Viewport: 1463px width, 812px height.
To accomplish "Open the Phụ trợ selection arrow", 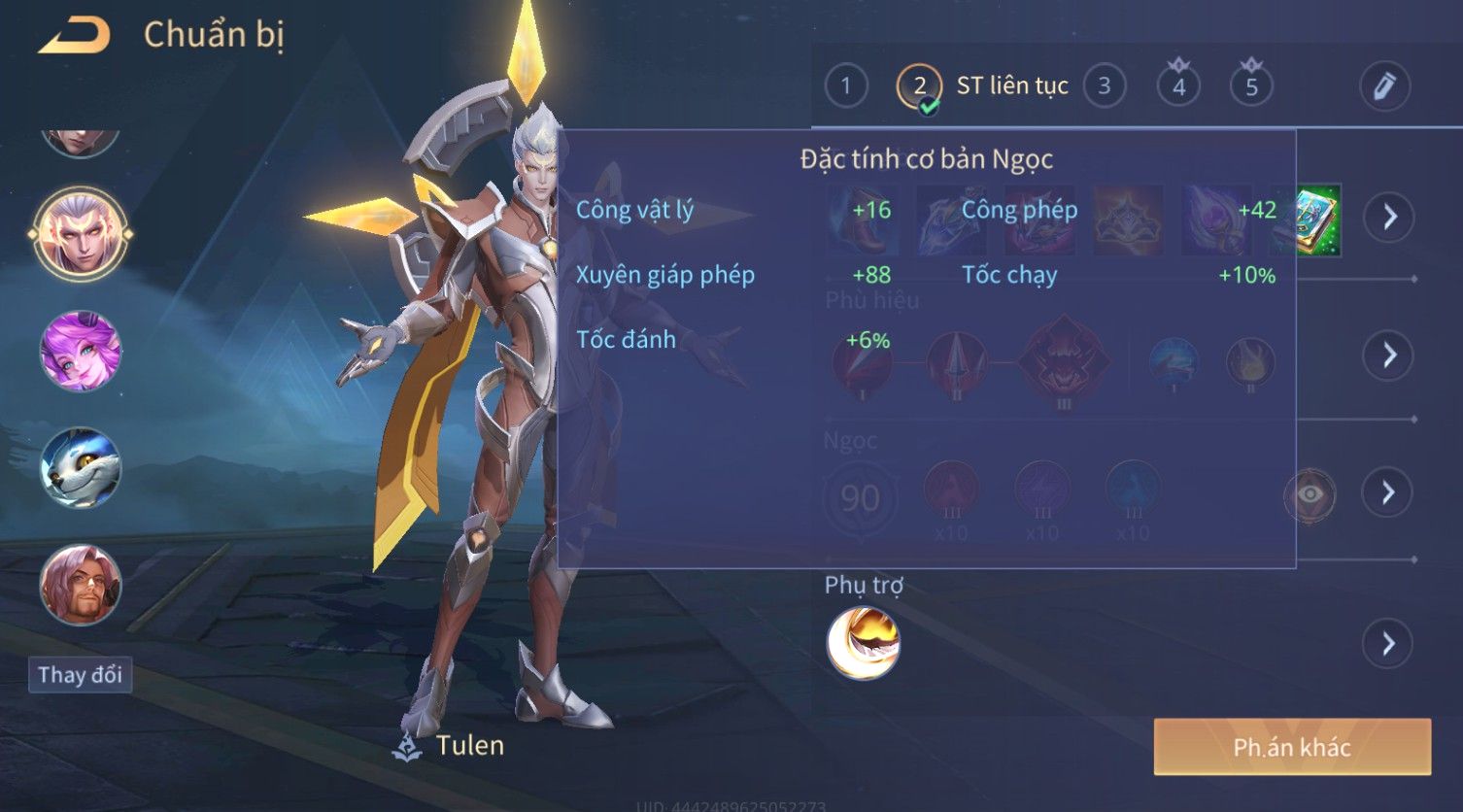I will (1389, 643).
